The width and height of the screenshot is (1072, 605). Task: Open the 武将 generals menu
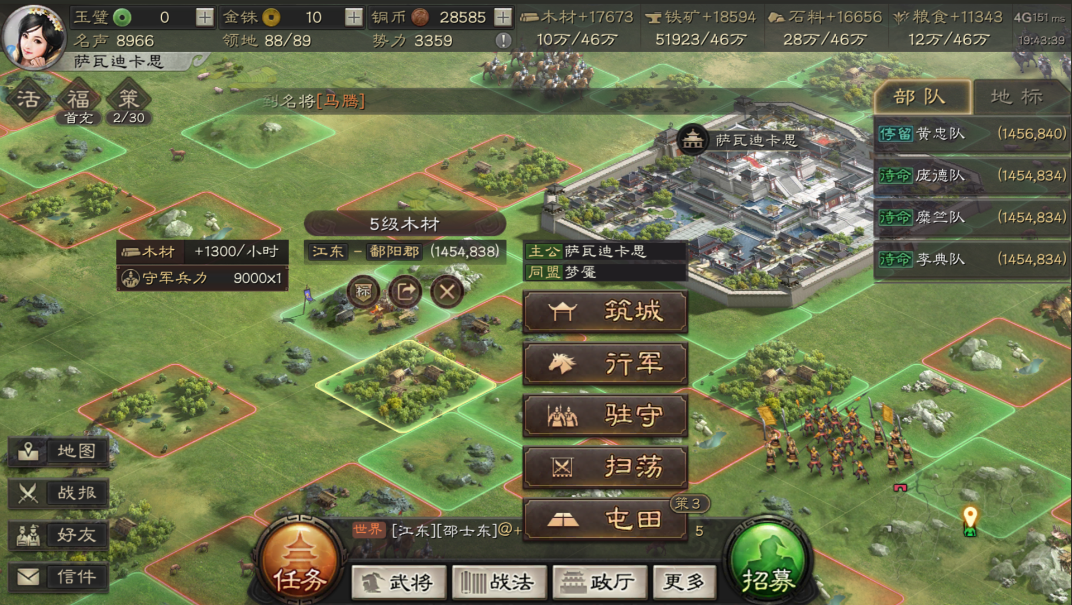click(x=397, y=581)
